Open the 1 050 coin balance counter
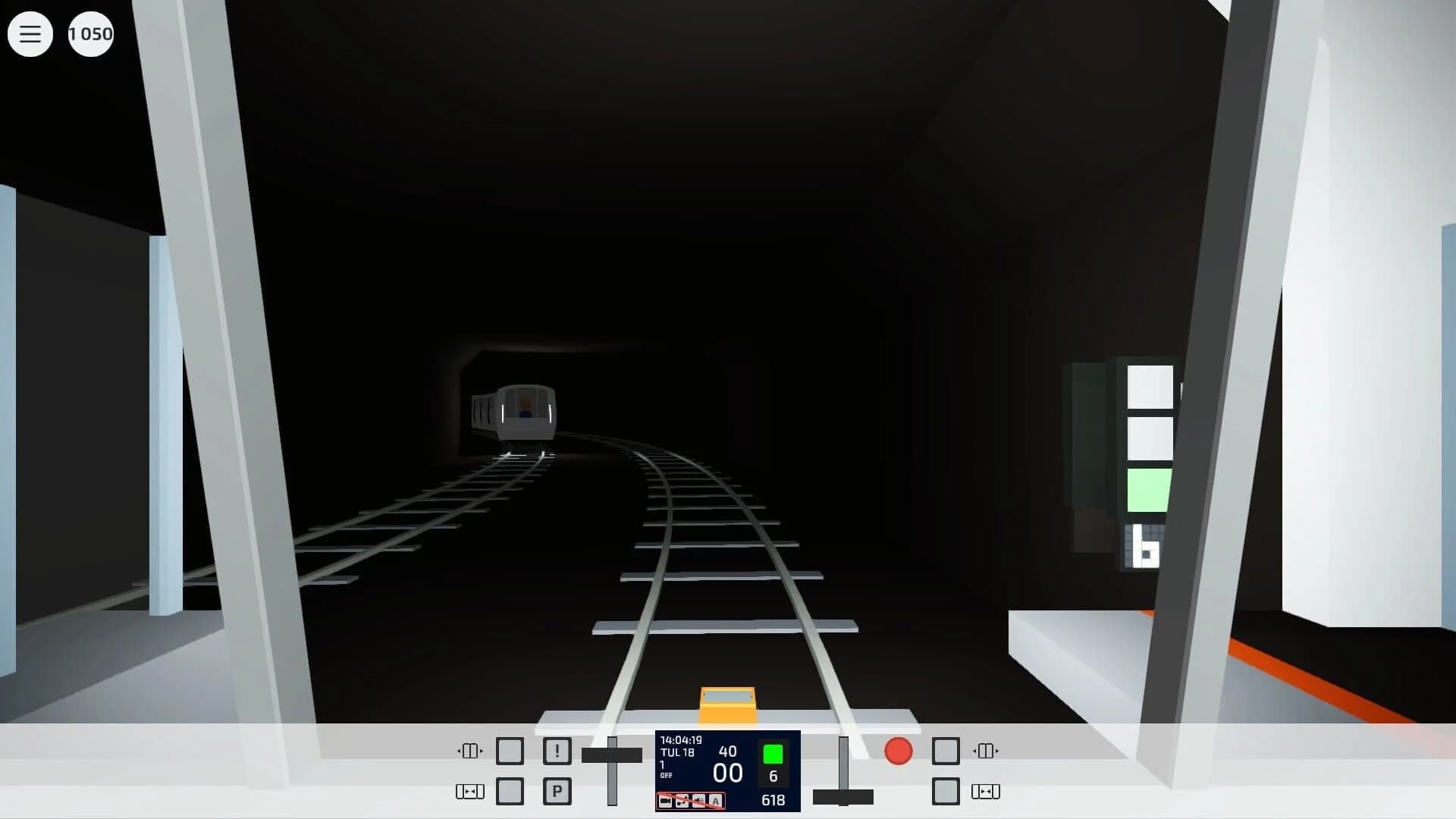Screen dimensions: 1456x819 pos(90,34)
